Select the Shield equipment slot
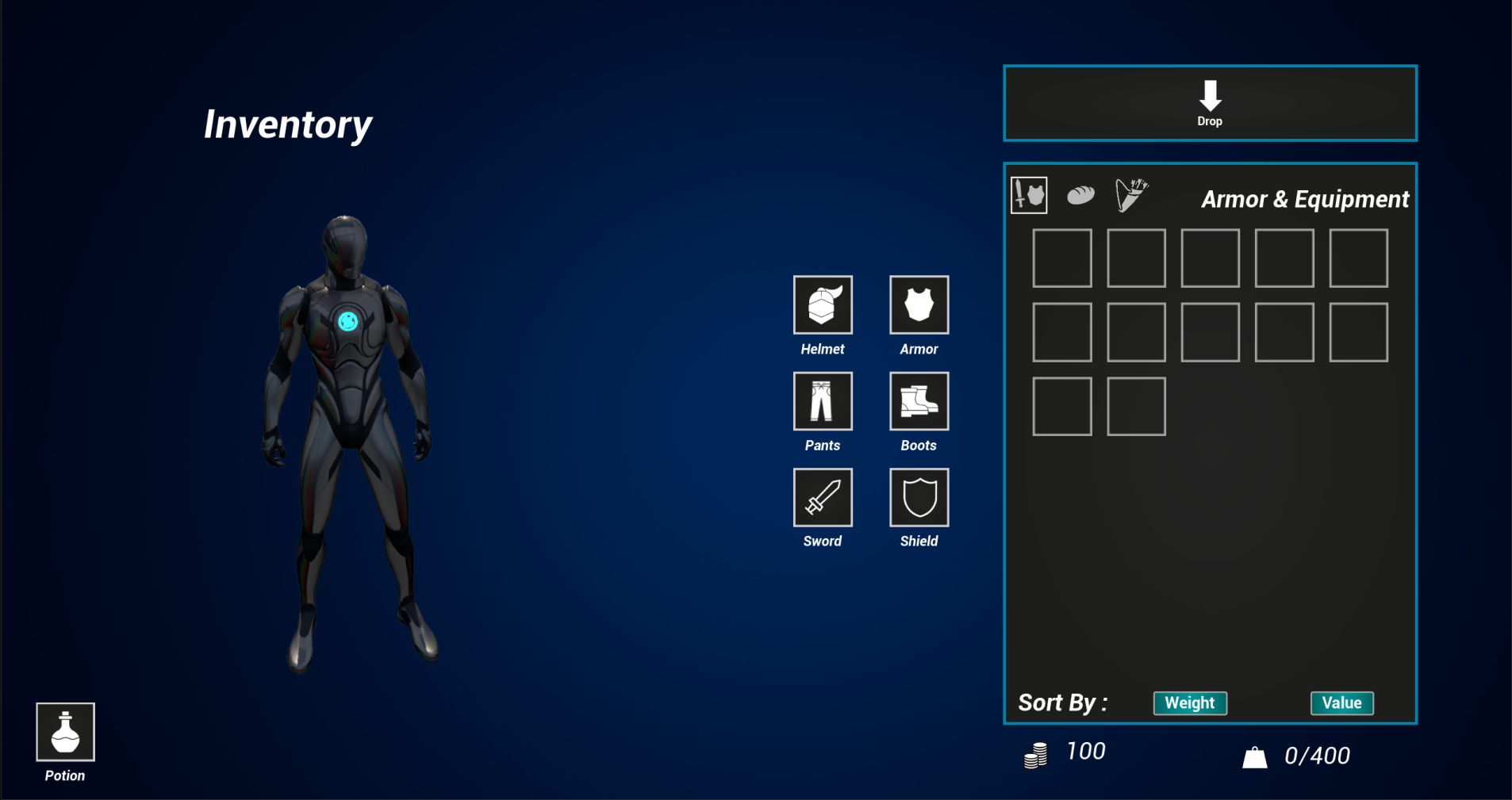Viewport: 1512px width, 800px height. pos(919,498)
